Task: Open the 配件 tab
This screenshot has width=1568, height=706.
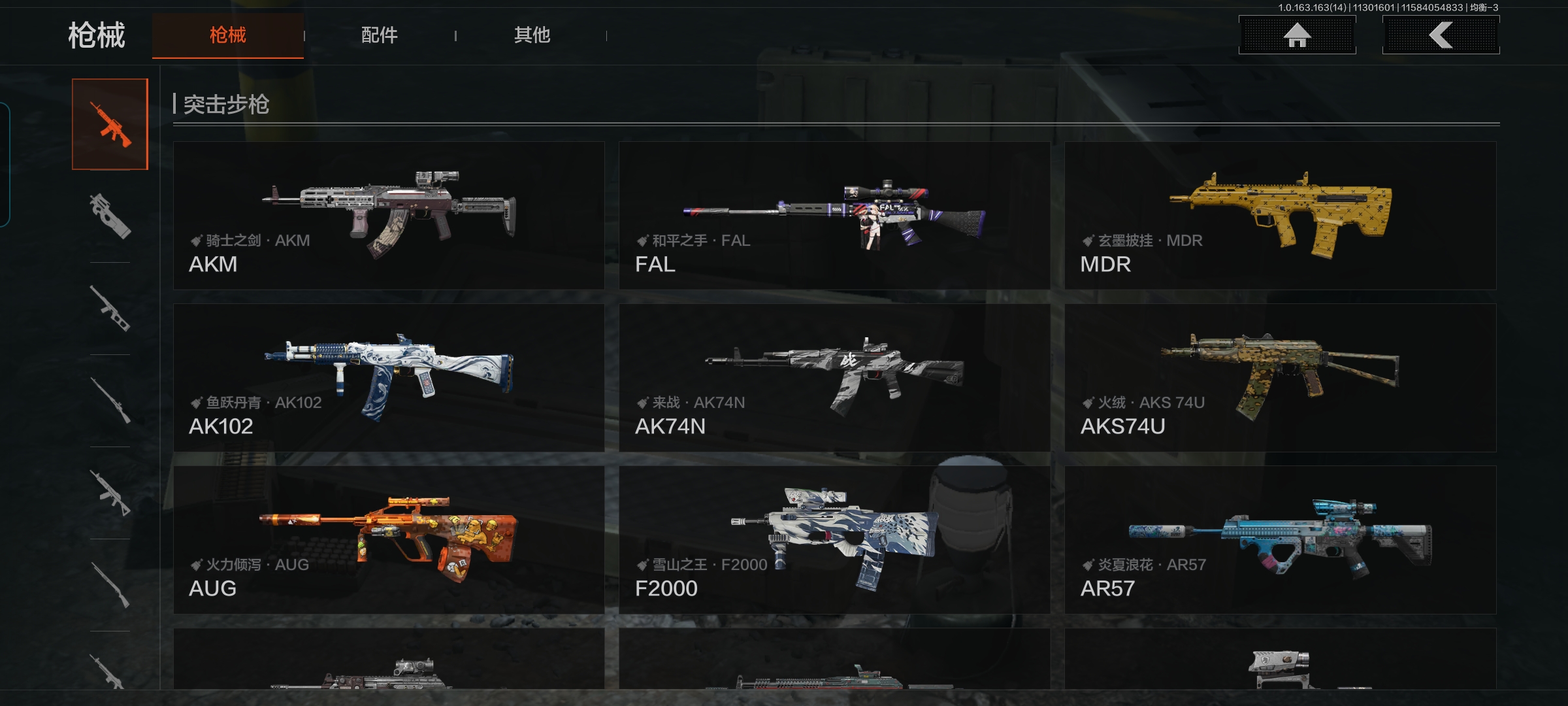Action: pyautogui.click(x=379, y=35)
